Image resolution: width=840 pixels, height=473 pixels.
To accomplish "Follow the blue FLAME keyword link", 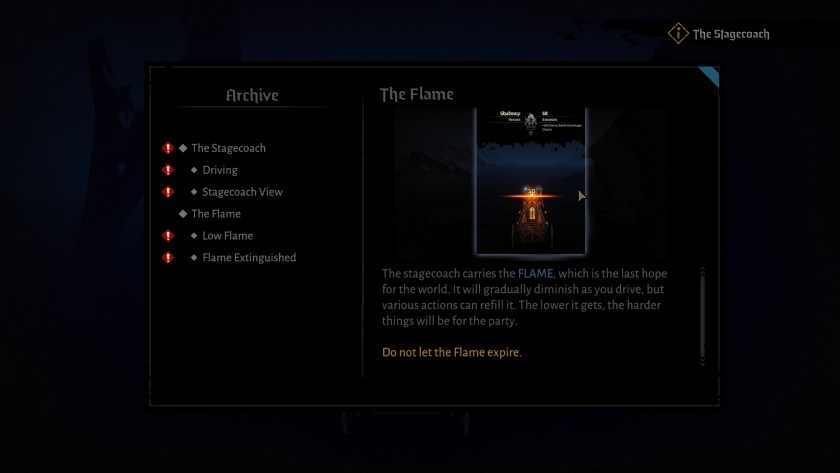I will coord(535,274).
